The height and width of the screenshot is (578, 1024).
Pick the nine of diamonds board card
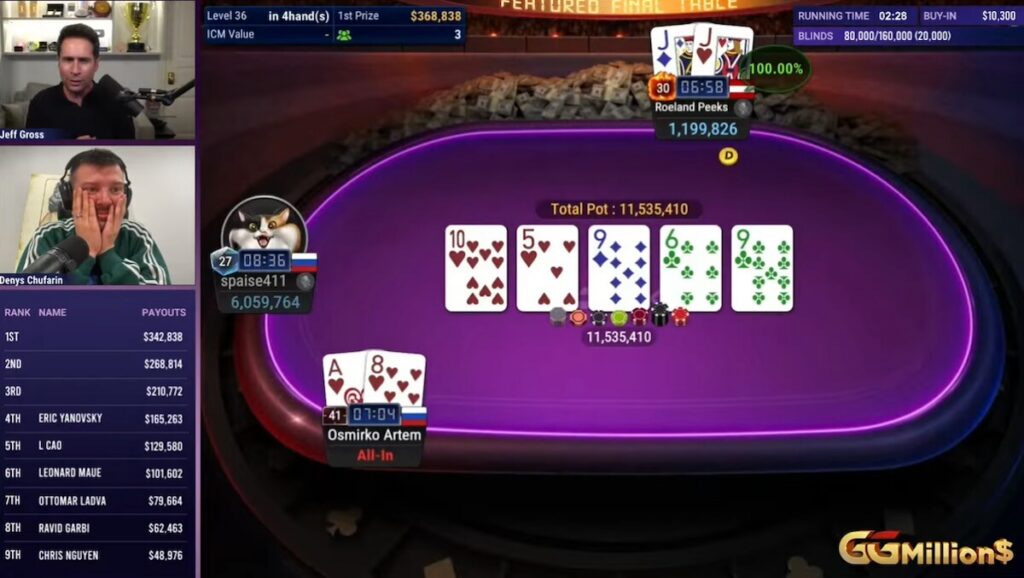(x=618, y=267)
